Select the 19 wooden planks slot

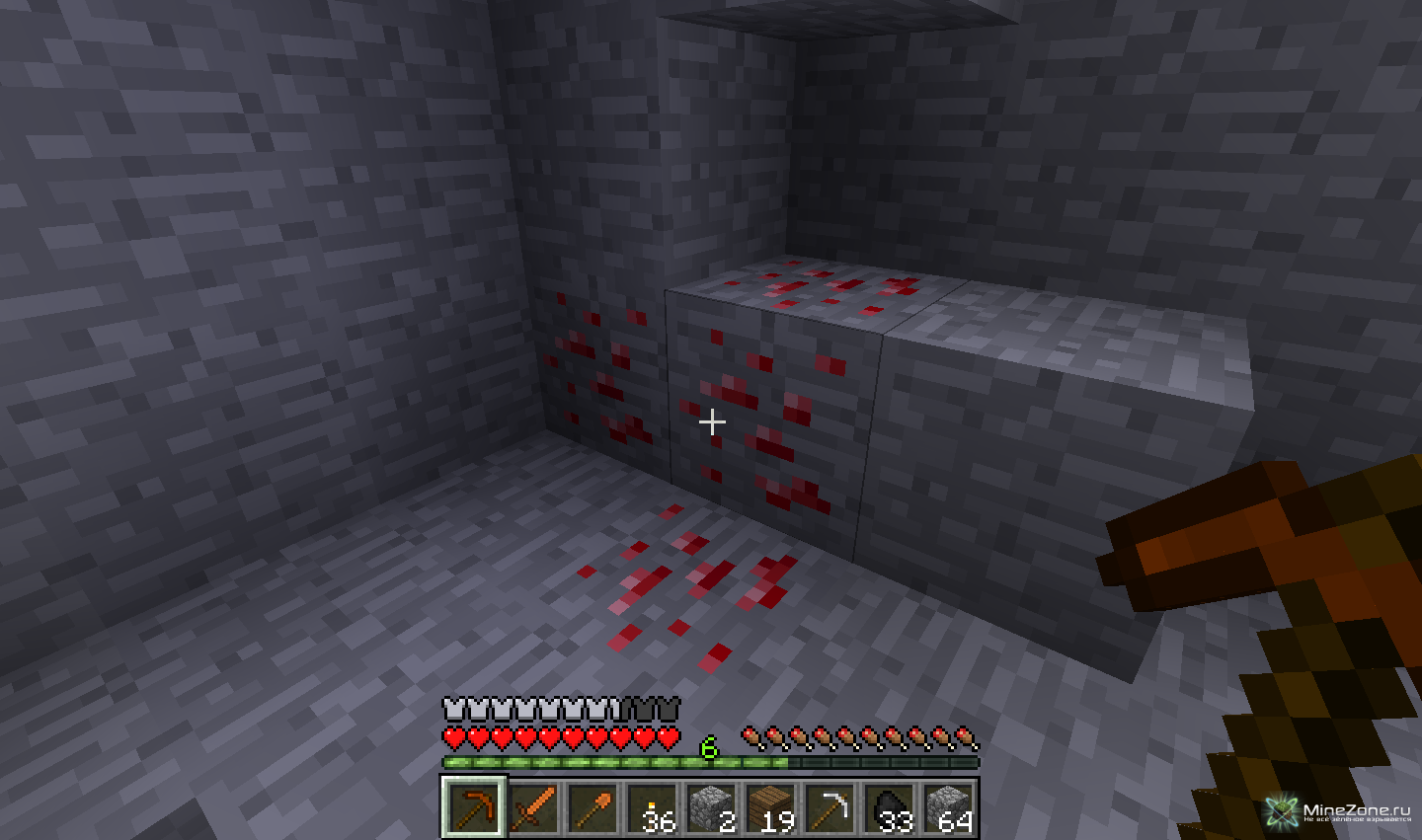(770, 807)
